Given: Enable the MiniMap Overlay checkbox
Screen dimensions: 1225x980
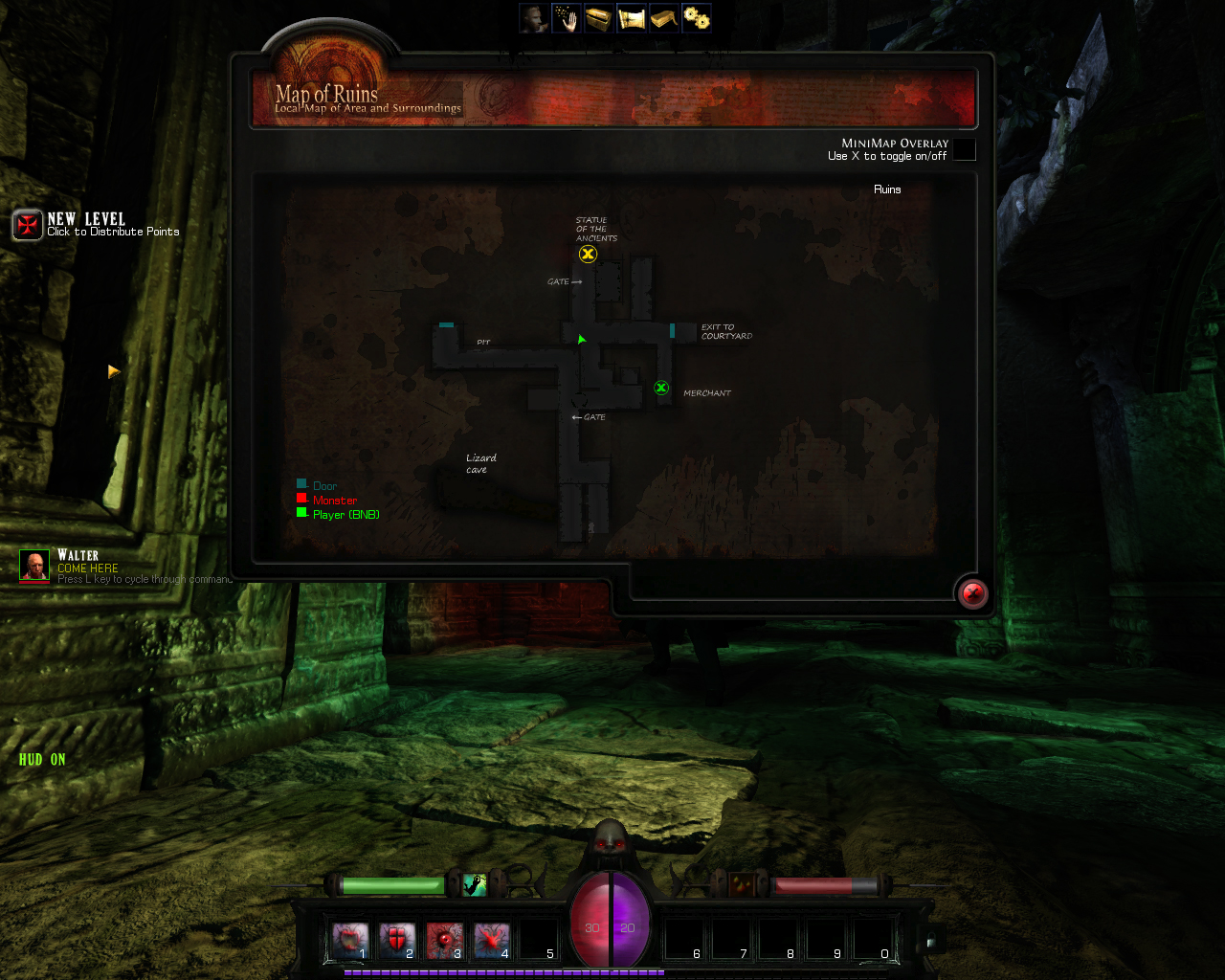Looking at the screenshot, I should click(x=964, y=150).
